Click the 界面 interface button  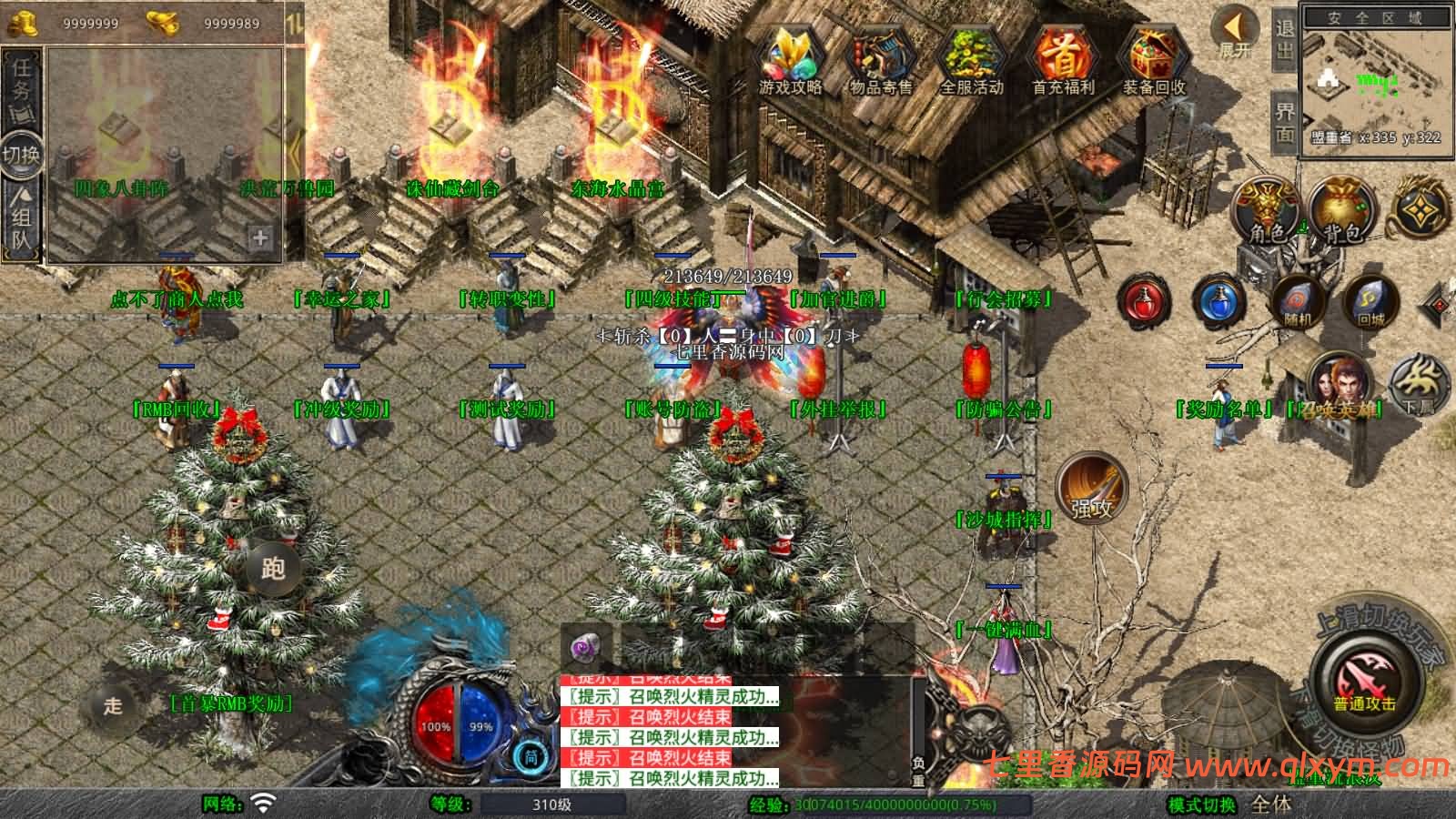[1285, 122]
